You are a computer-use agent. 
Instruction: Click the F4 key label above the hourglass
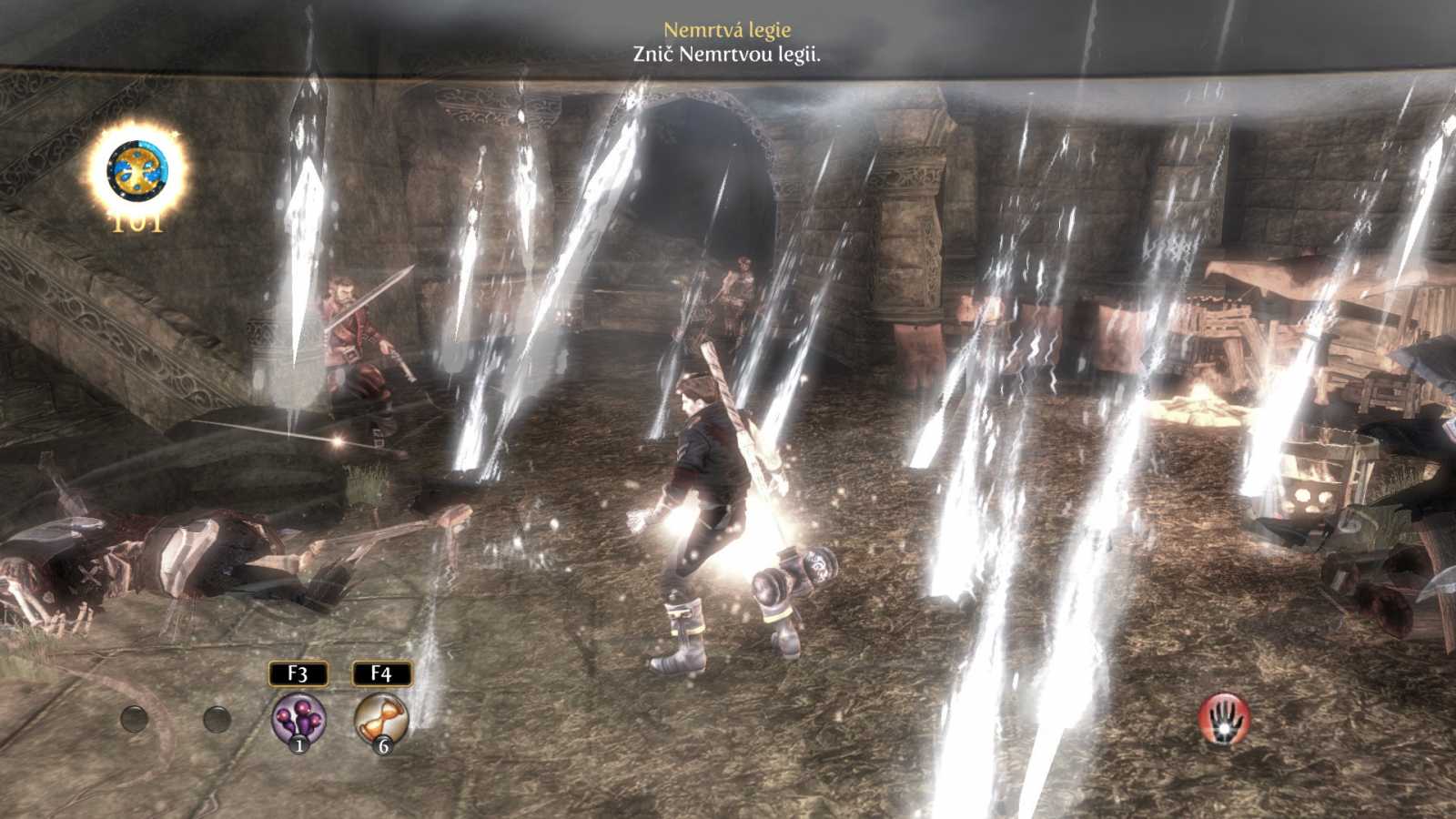383,675
